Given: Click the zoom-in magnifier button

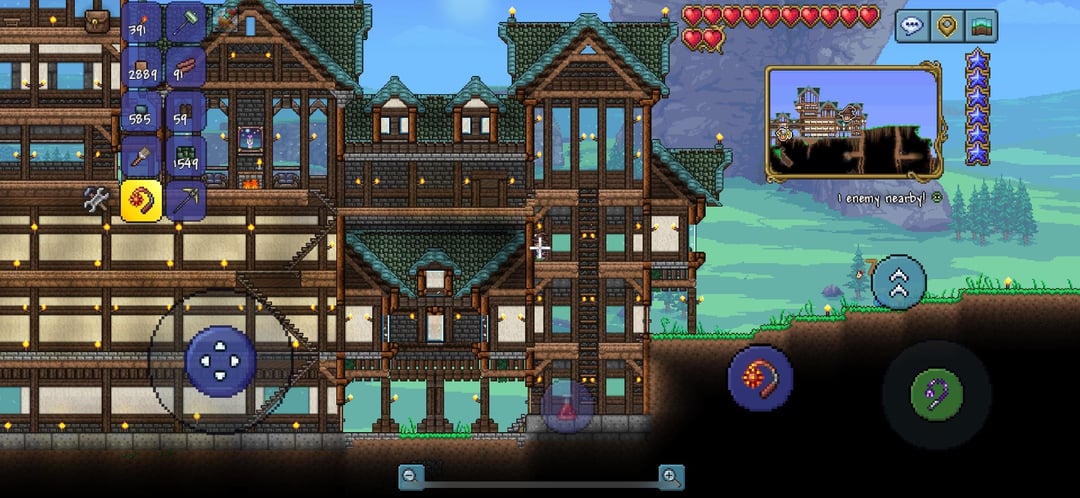Looking at the screenshot, I should [671, 477].
